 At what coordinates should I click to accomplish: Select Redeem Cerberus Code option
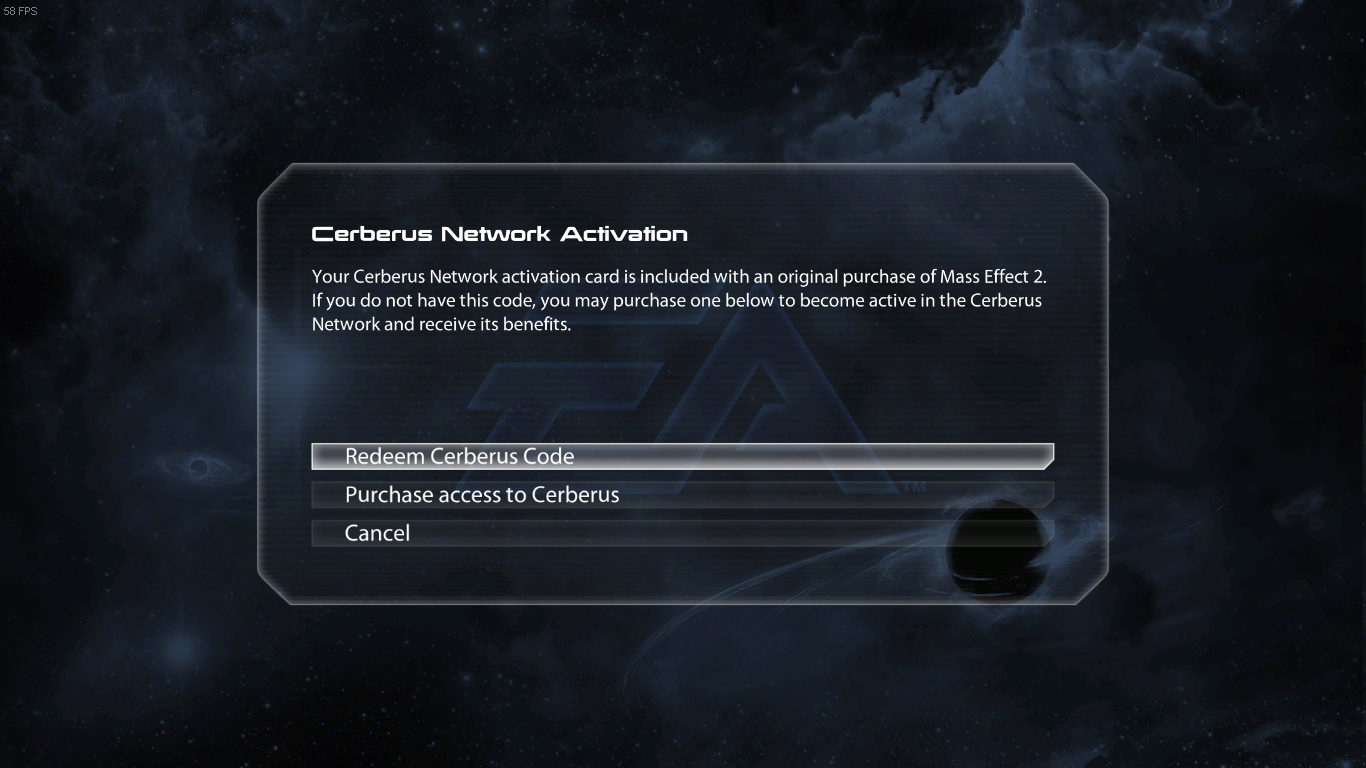(x=682, y=456)
